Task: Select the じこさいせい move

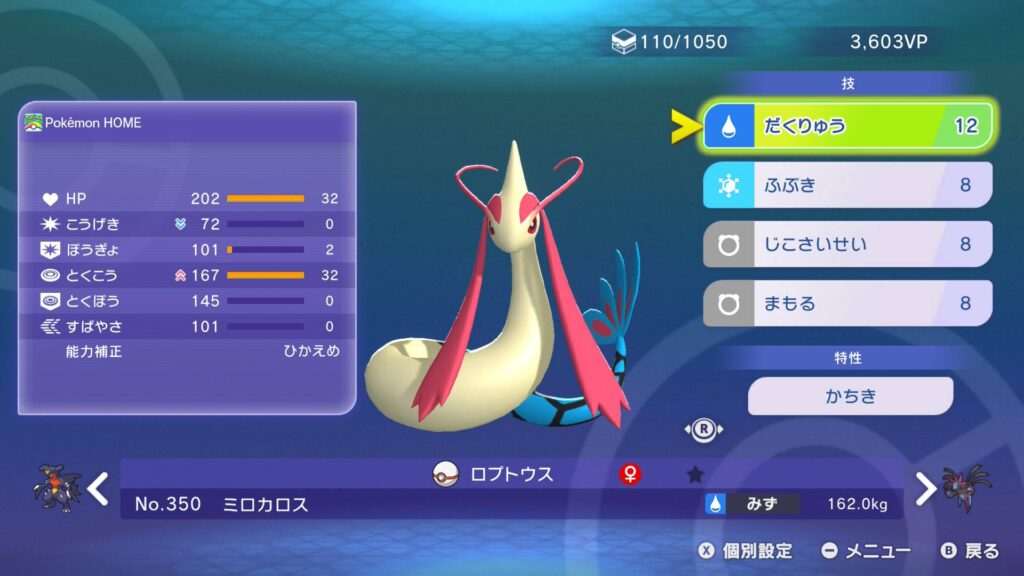Action: [847, 244]
